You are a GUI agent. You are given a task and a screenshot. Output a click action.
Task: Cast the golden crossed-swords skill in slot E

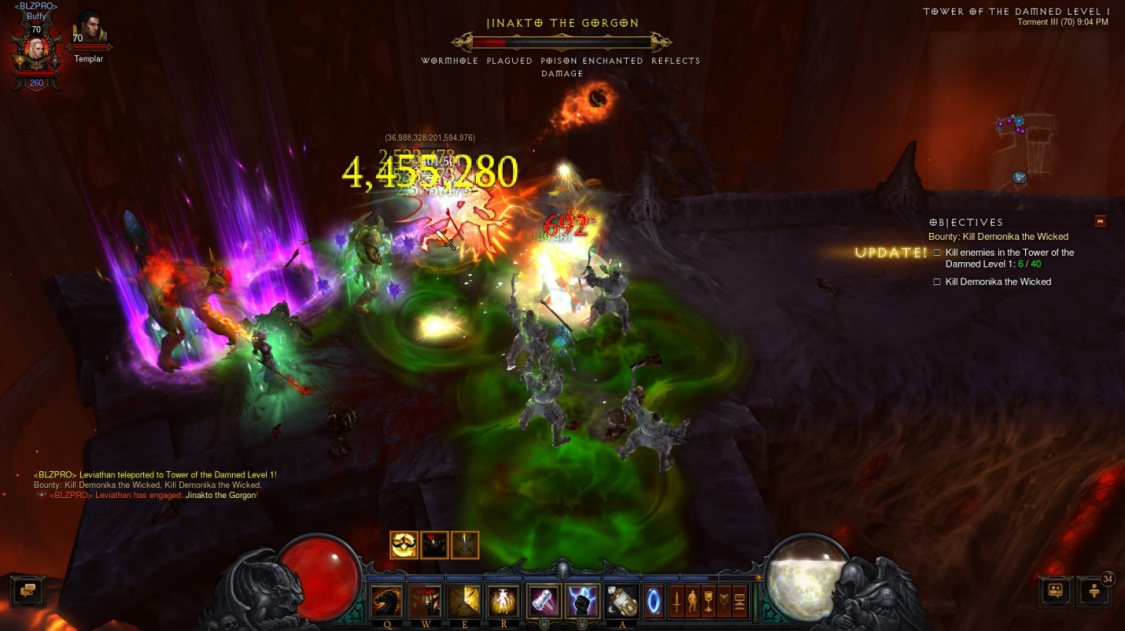(464, 601)
